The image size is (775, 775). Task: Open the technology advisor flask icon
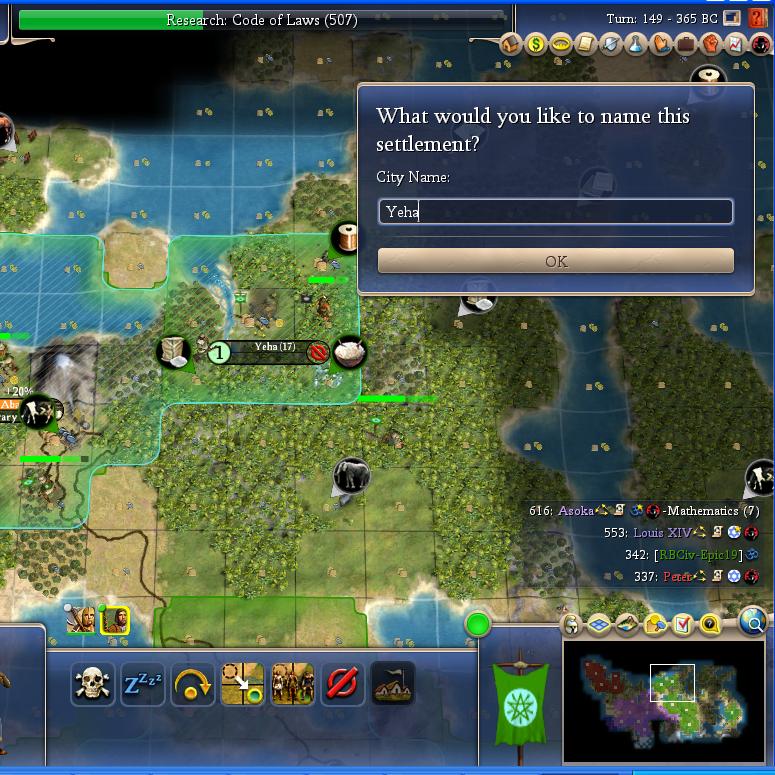pos(636,45)
